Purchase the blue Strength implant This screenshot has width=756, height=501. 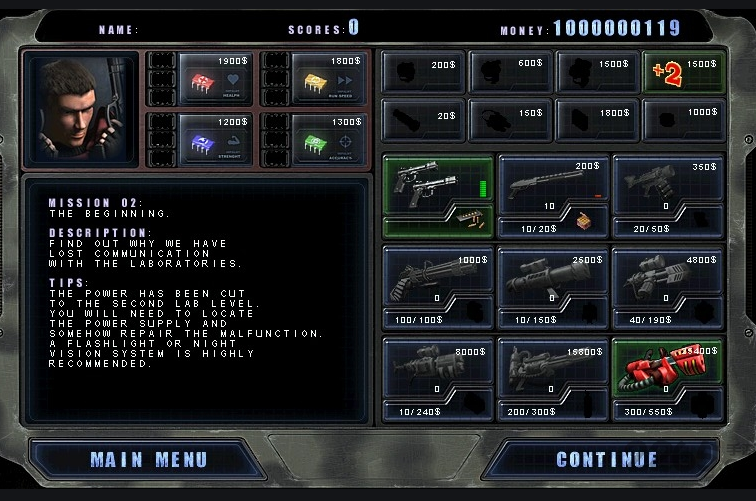click(x=215, y=137)
